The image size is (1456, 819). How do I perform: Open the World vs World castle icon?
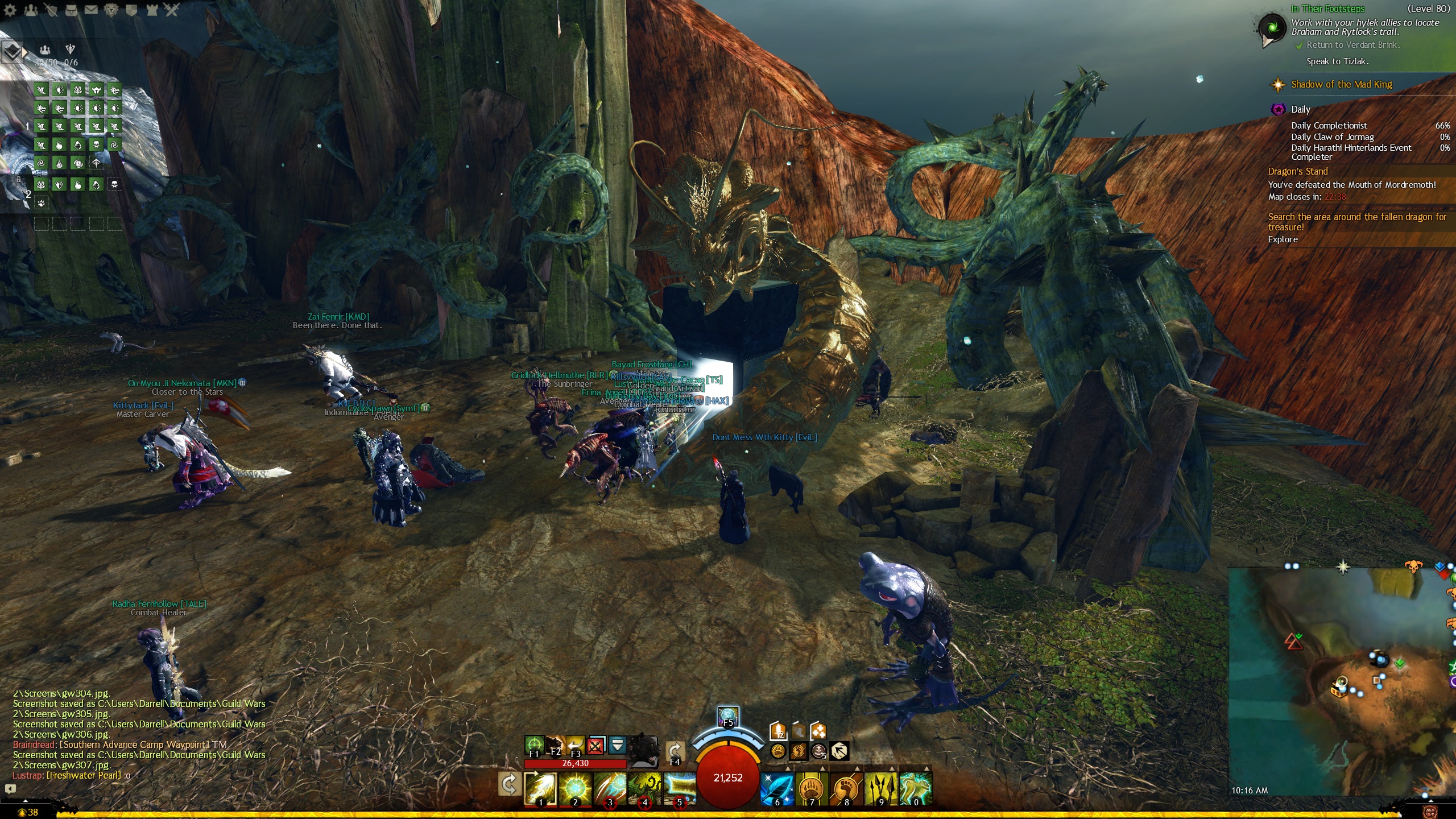coord(152,10)
